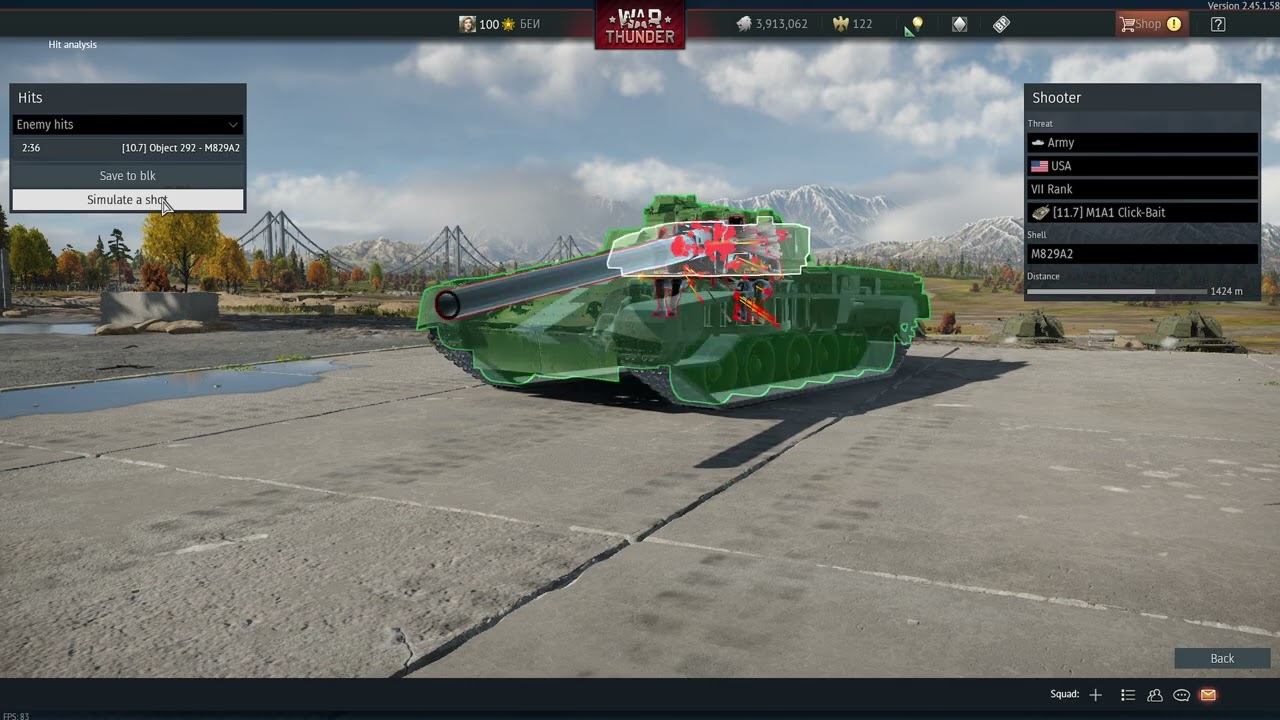Check the orange mail envelope
This screenshot has width=1280, height=720.
(x=1208, y=695)
